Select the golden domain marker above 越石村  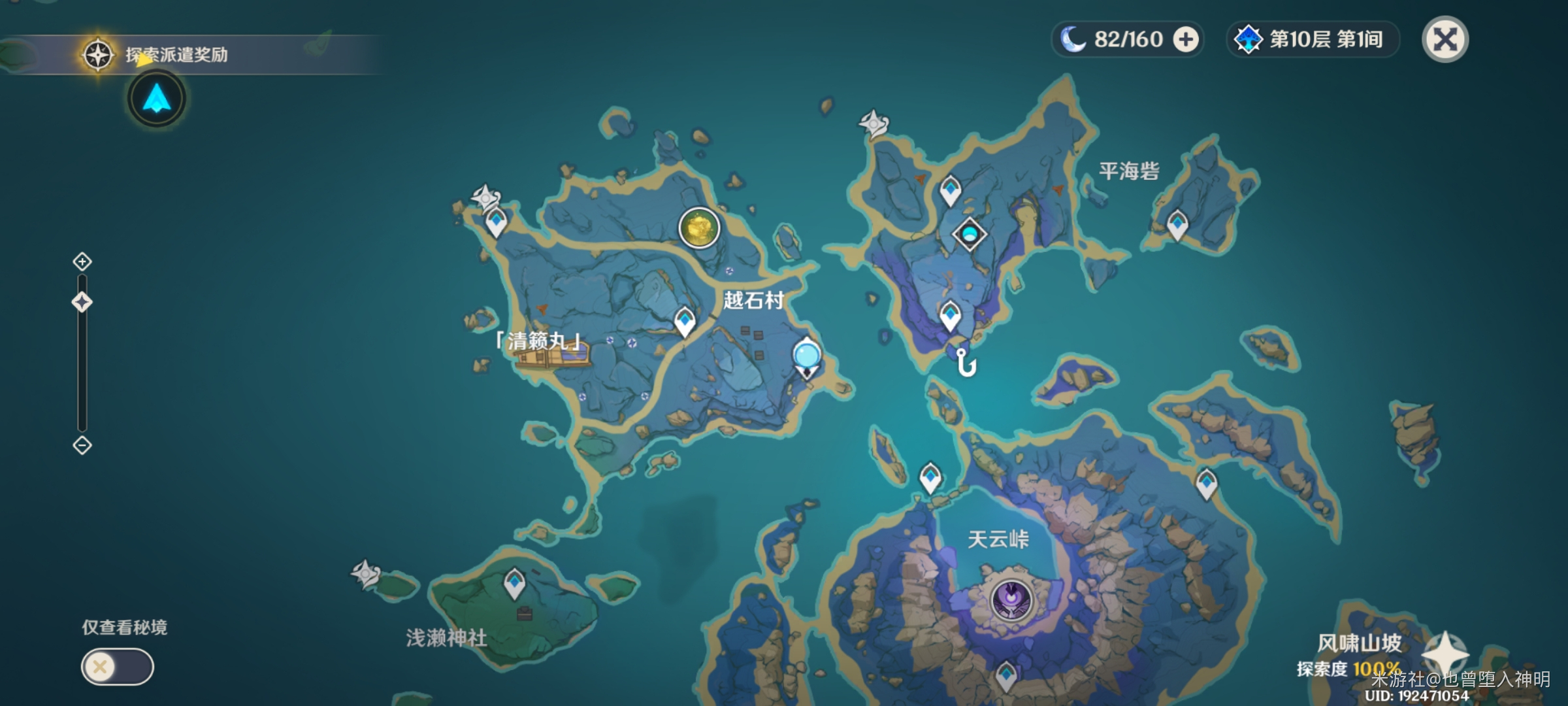[699, 228]
